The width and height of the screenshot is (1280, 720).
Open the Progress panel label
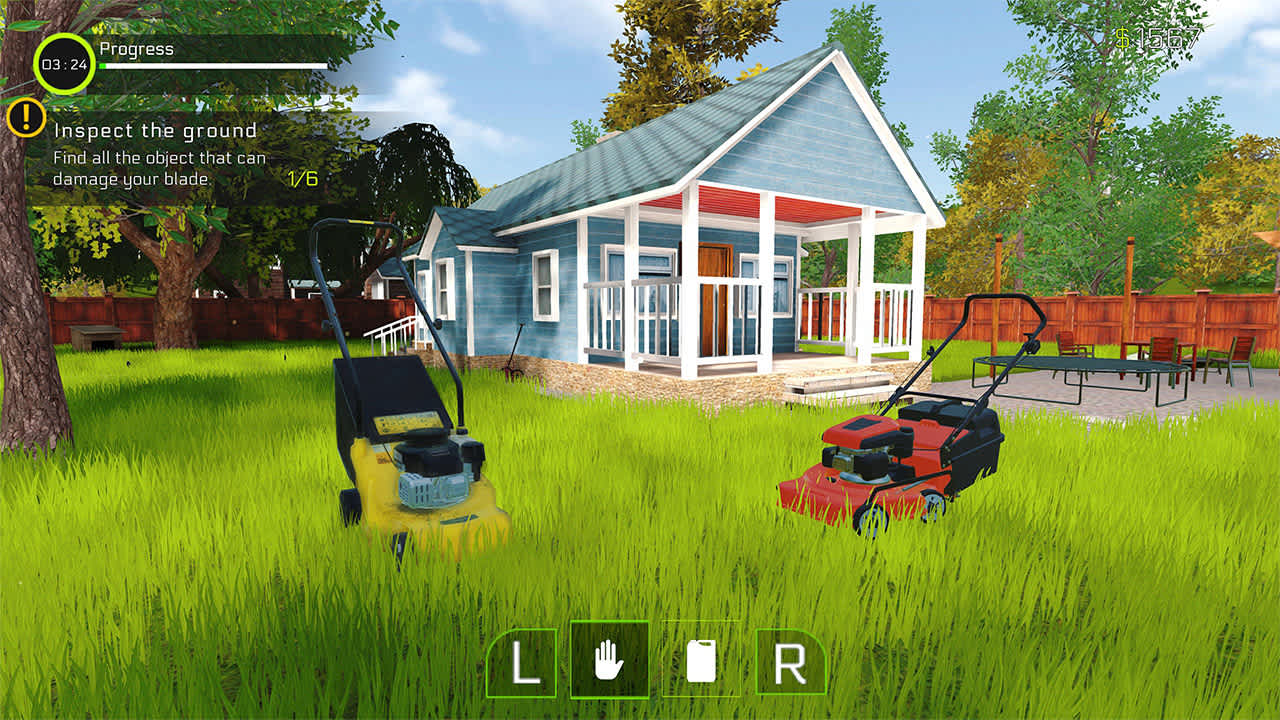point(136,47)
